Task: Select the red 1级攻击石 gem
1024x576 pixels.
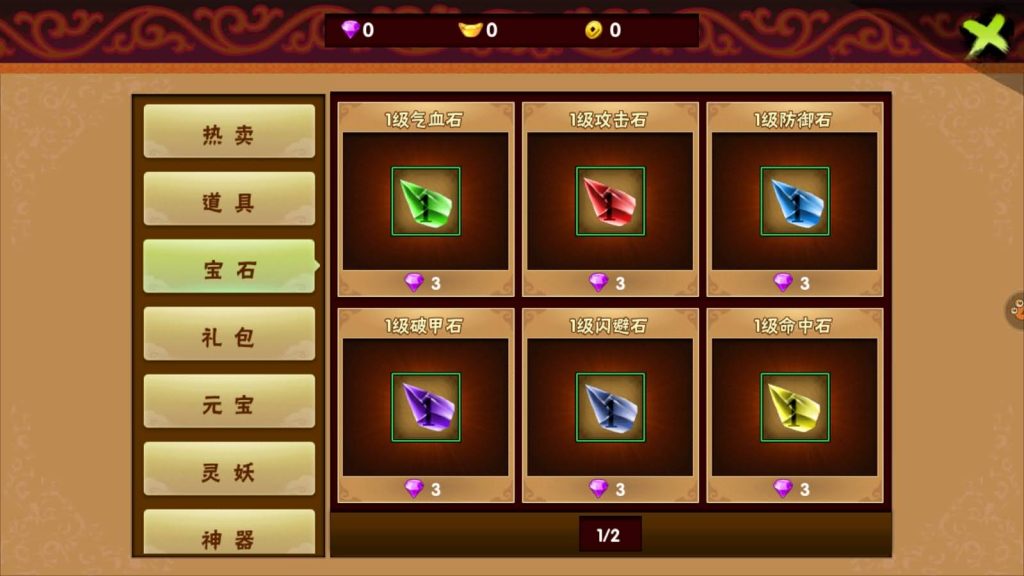Action: (x=610, y=201)
